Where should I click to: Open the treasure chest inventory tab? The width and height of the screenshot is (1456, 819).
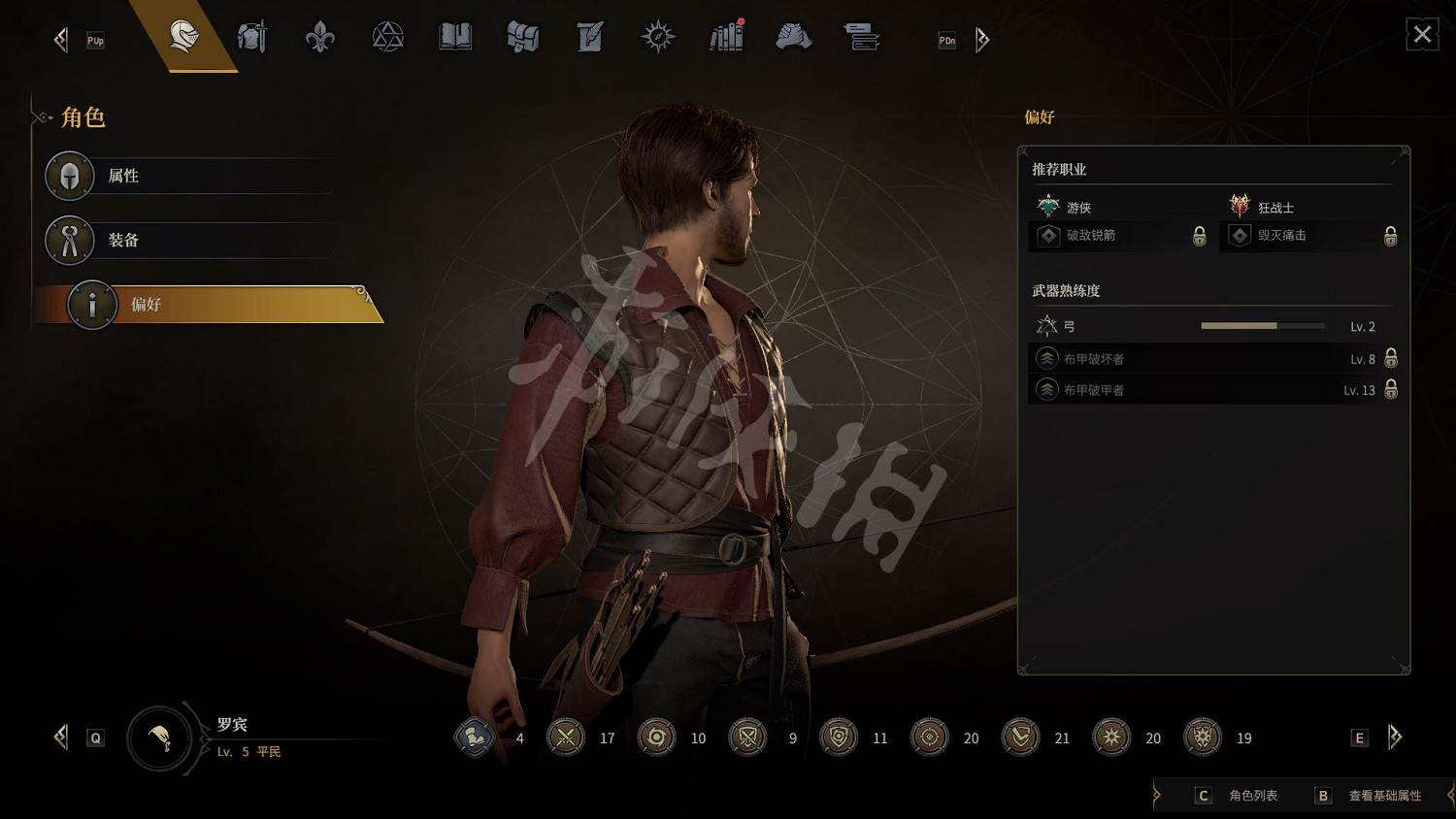(522, 38)
